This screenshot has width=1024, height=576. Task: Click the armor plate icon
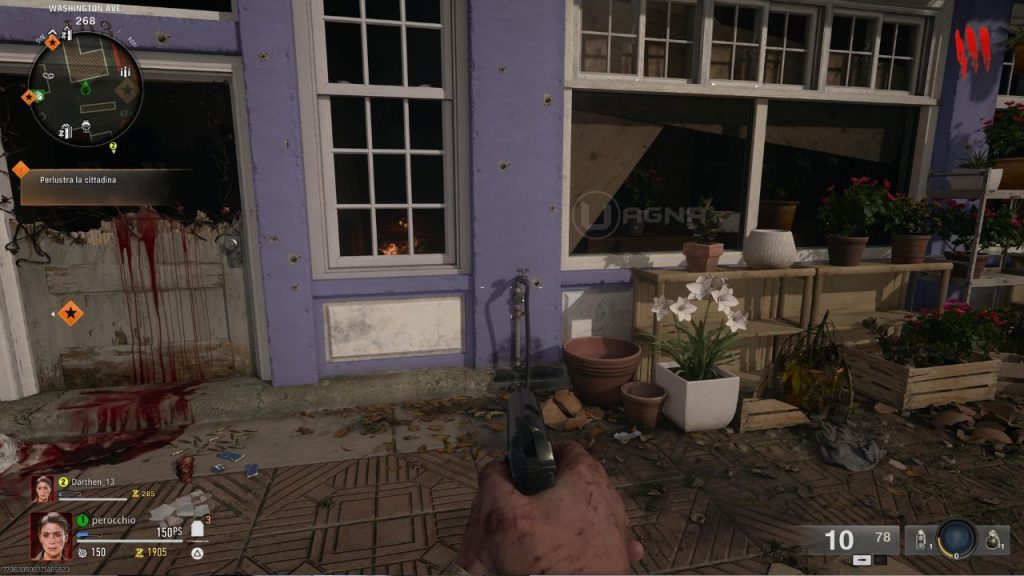click(199, 528)
